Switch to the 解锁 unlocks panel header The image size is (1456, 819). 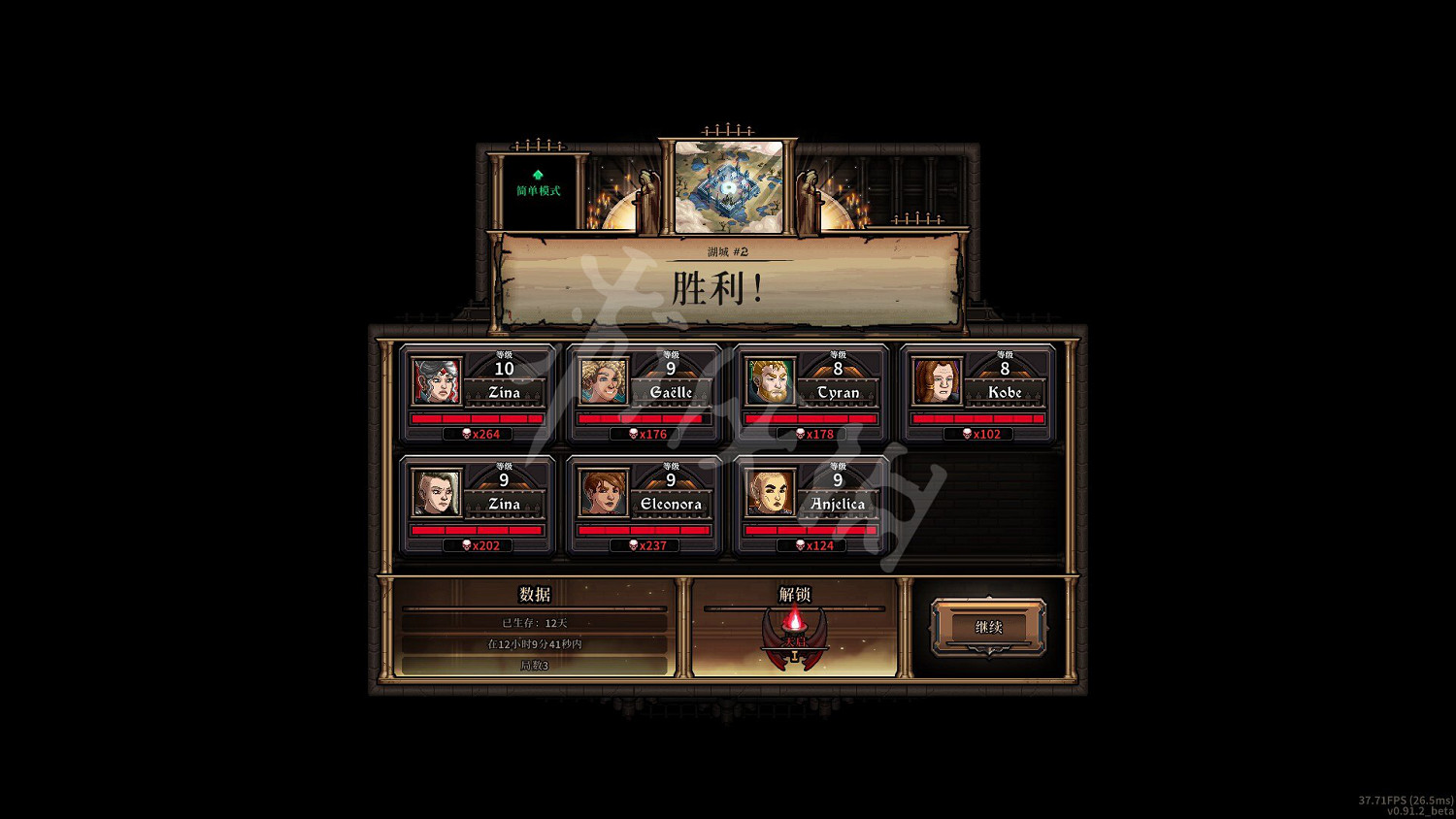[795, 595]
